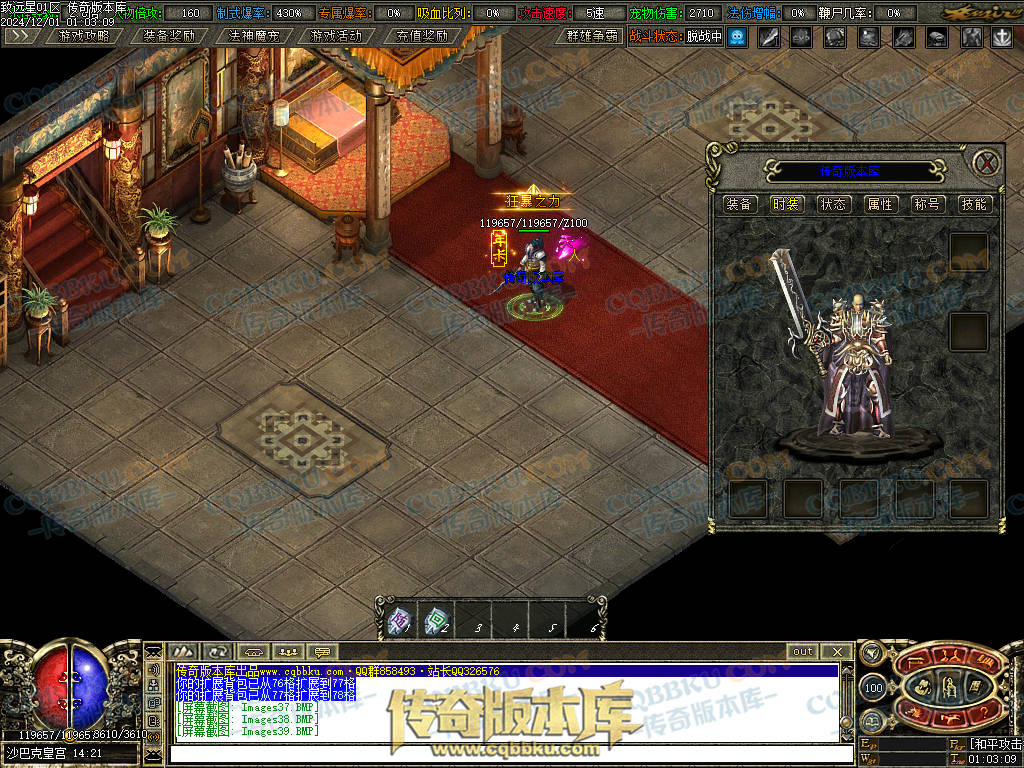The height and width of the screenshot is (768, 1024).
Task: Close the character panel with the X
Action: pos(986,162)
